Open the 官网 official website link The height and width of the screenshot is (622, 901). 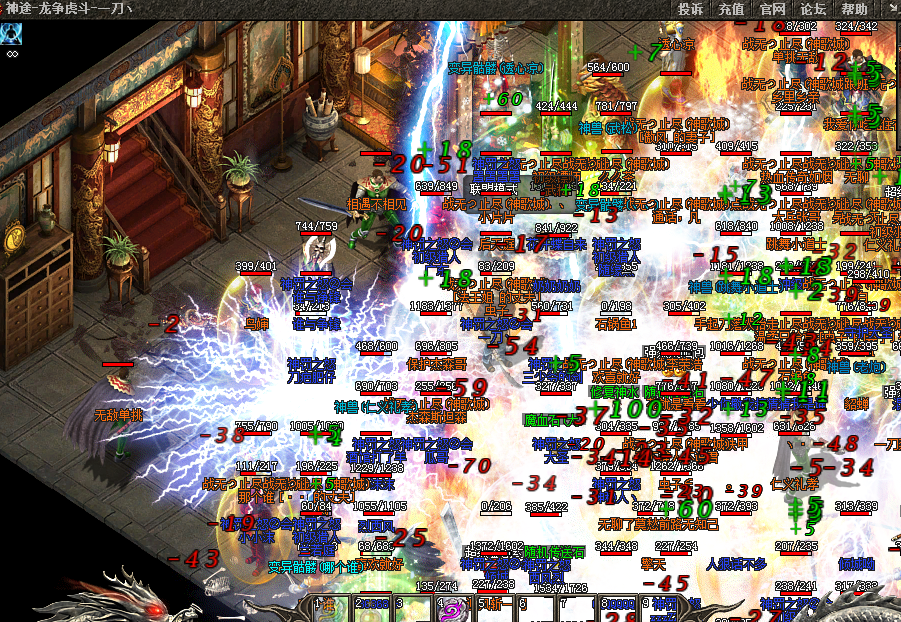pos(772,9)
